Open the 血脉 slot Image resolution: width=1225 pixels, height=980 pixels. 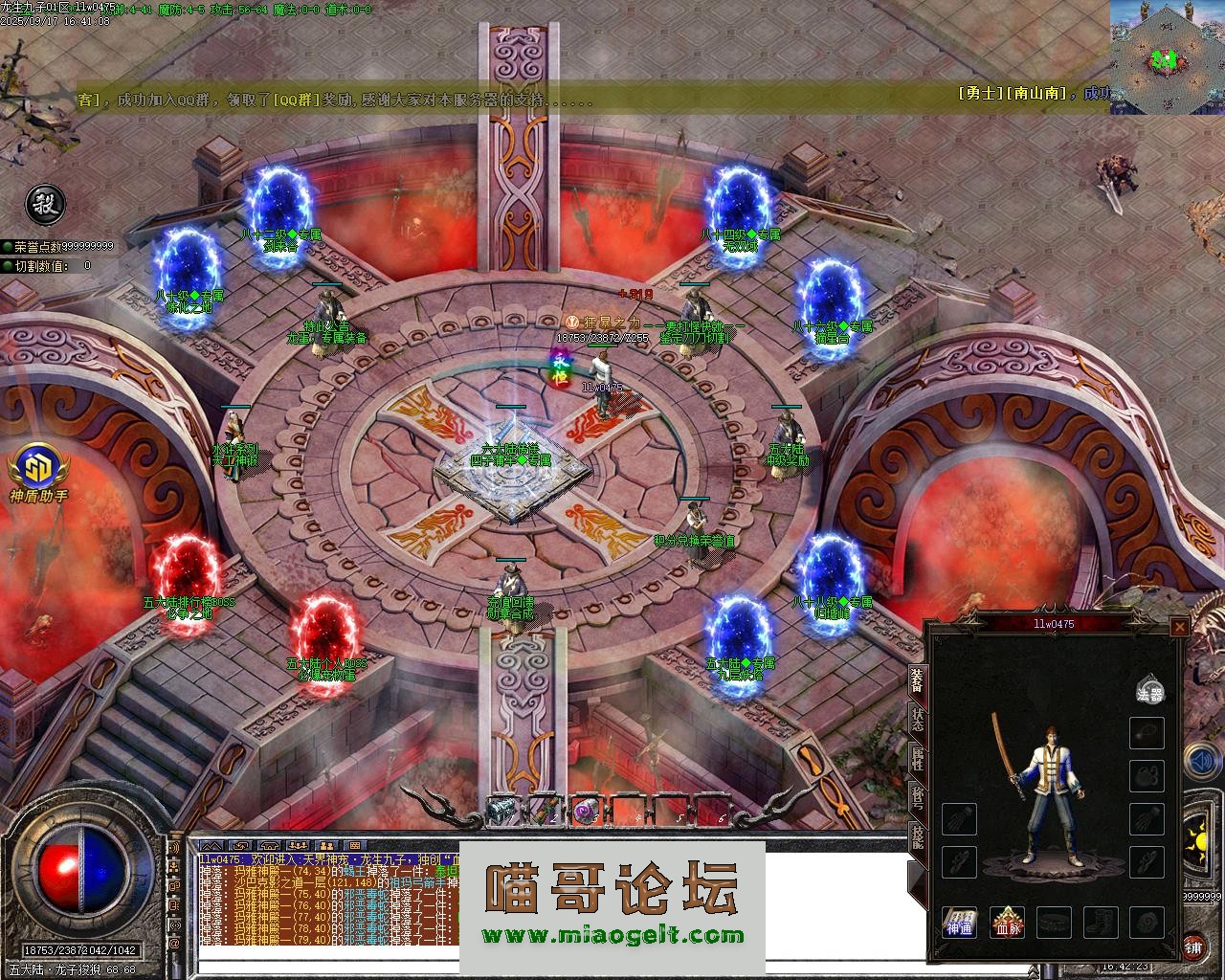point(1007,923)
